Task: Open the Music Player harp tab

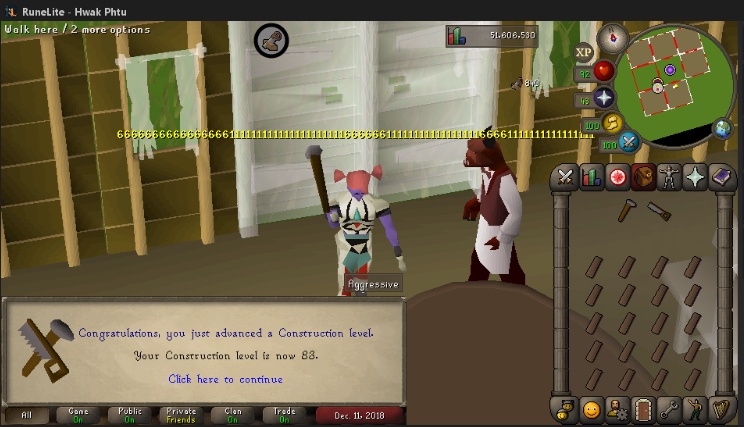Action: pyautogui.click(x=722, y=410)
